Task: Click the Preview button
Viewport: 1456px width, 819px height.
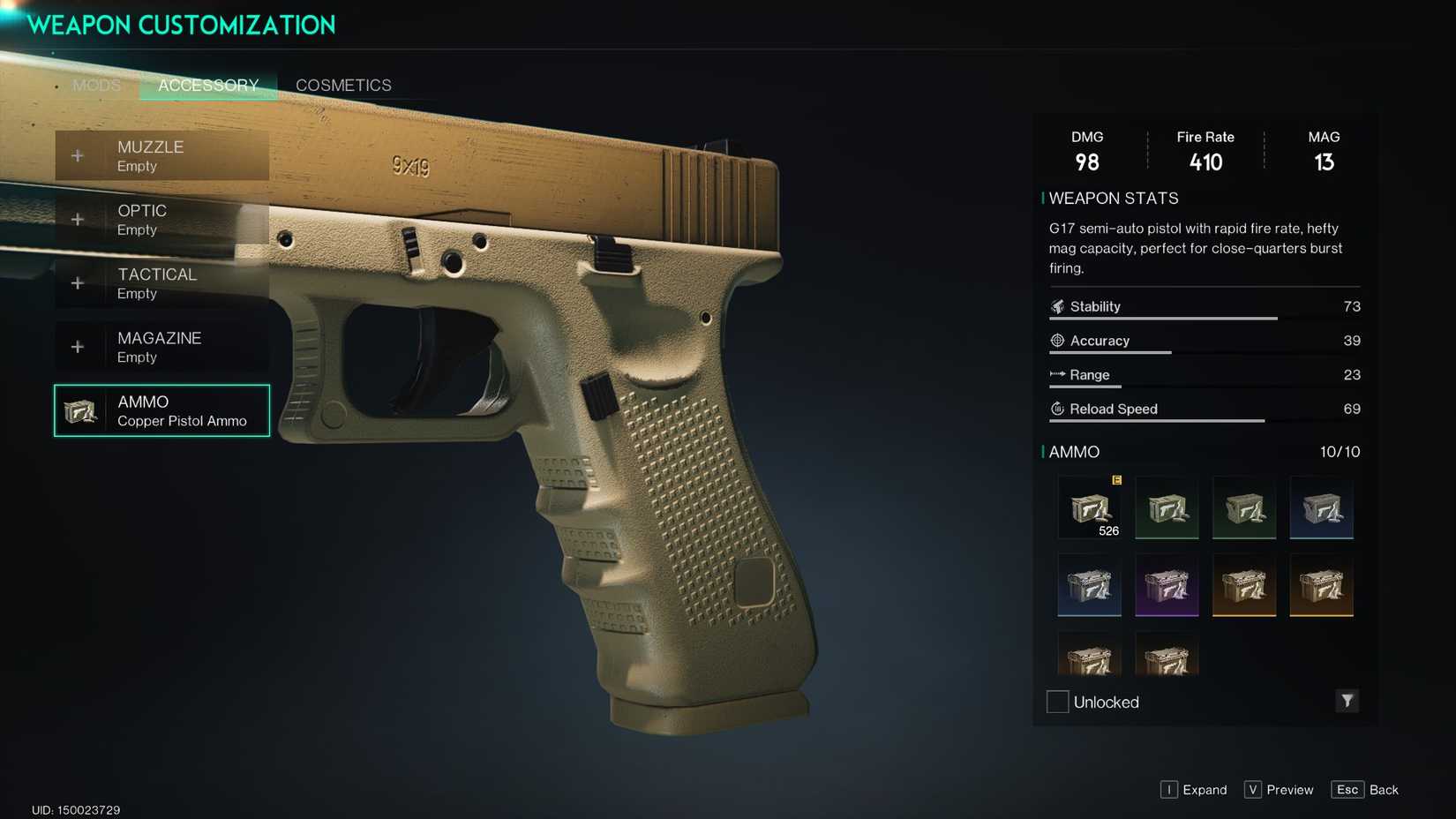Action: [x=1278, y=790]
